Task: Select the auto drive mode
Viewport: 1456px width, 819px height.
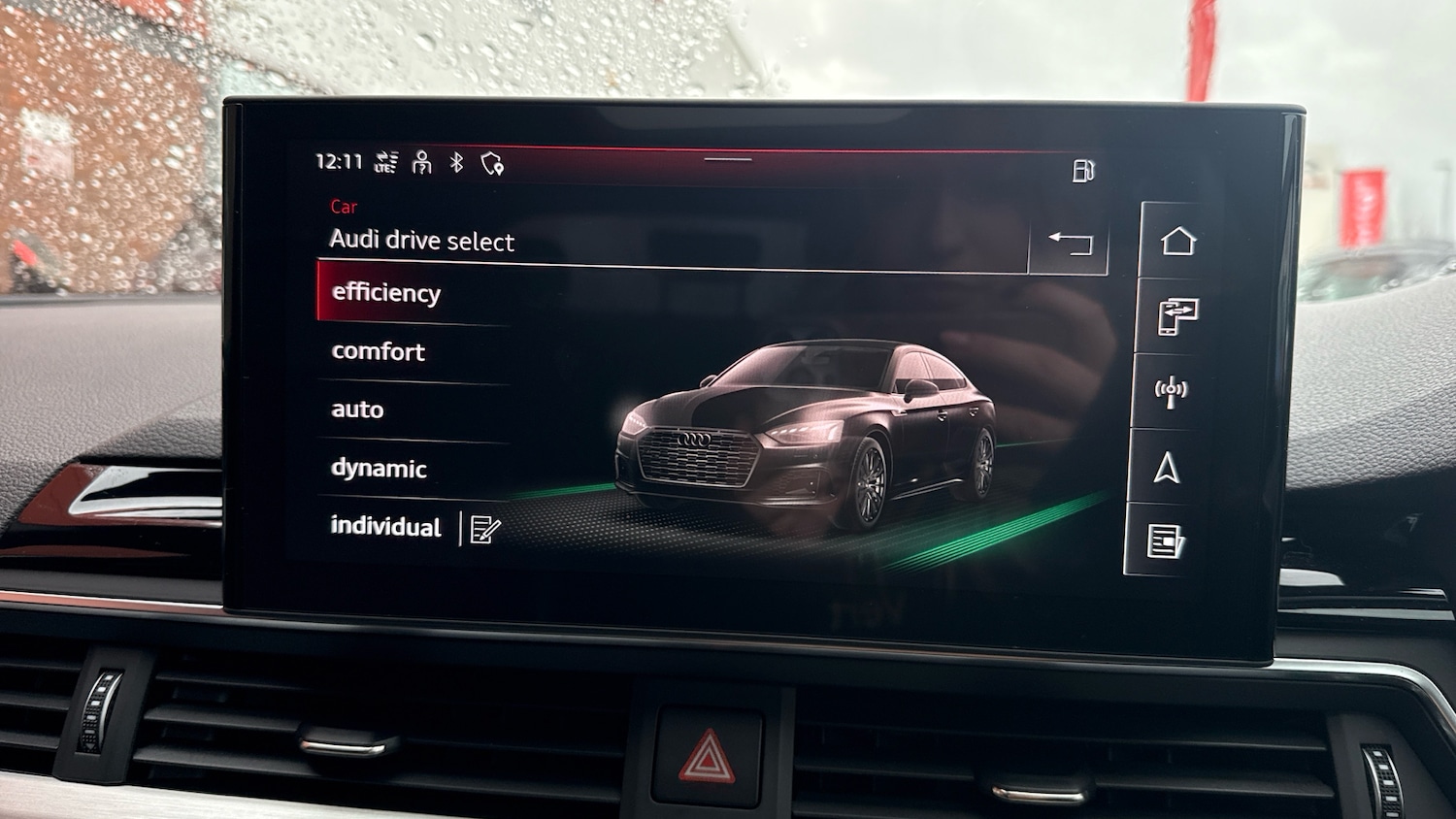Action: [x=357, y=409]
